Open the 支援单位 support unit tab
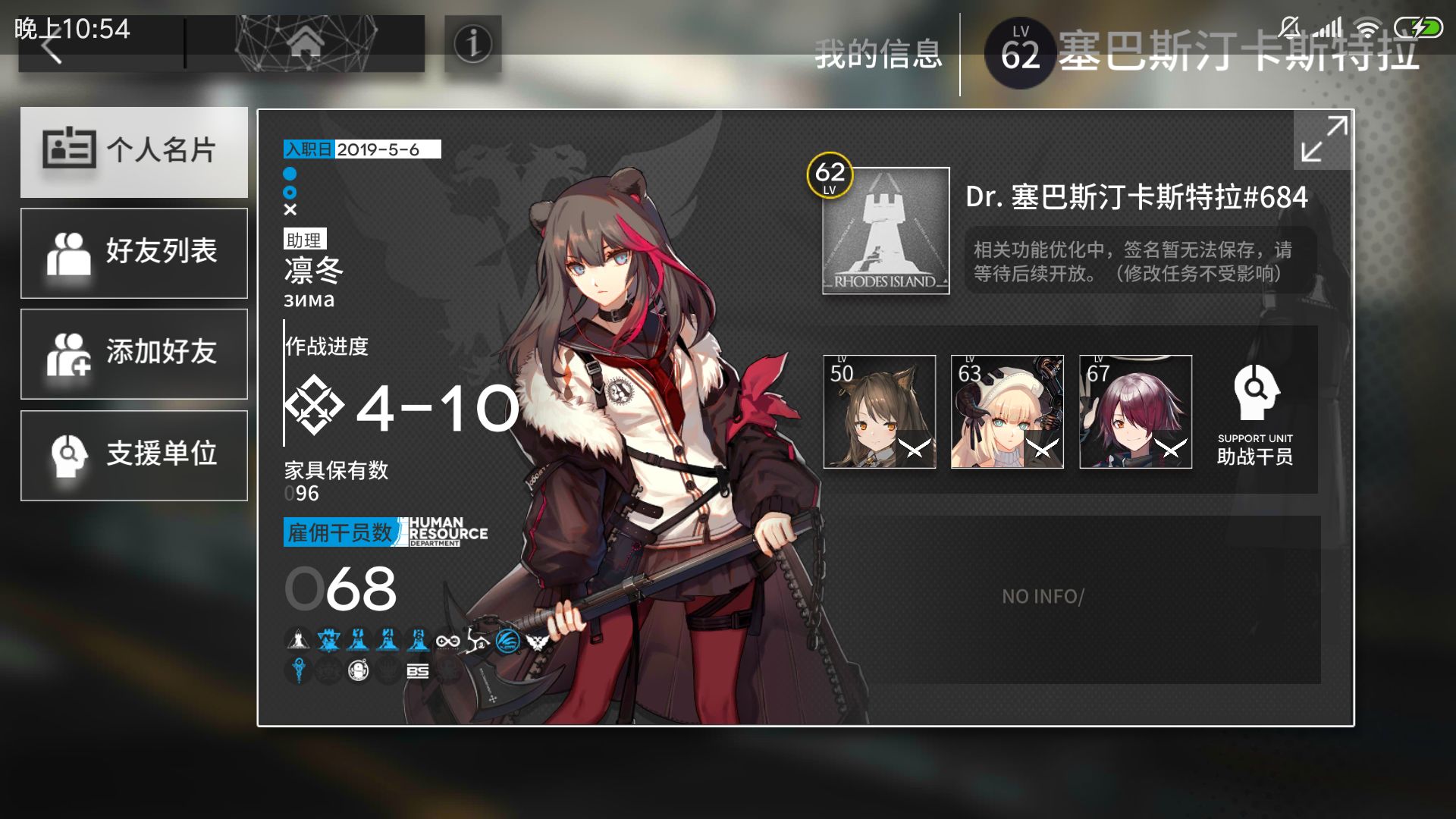The width and height of the screenshot is (1456, 819). click(x=134, y=455)
